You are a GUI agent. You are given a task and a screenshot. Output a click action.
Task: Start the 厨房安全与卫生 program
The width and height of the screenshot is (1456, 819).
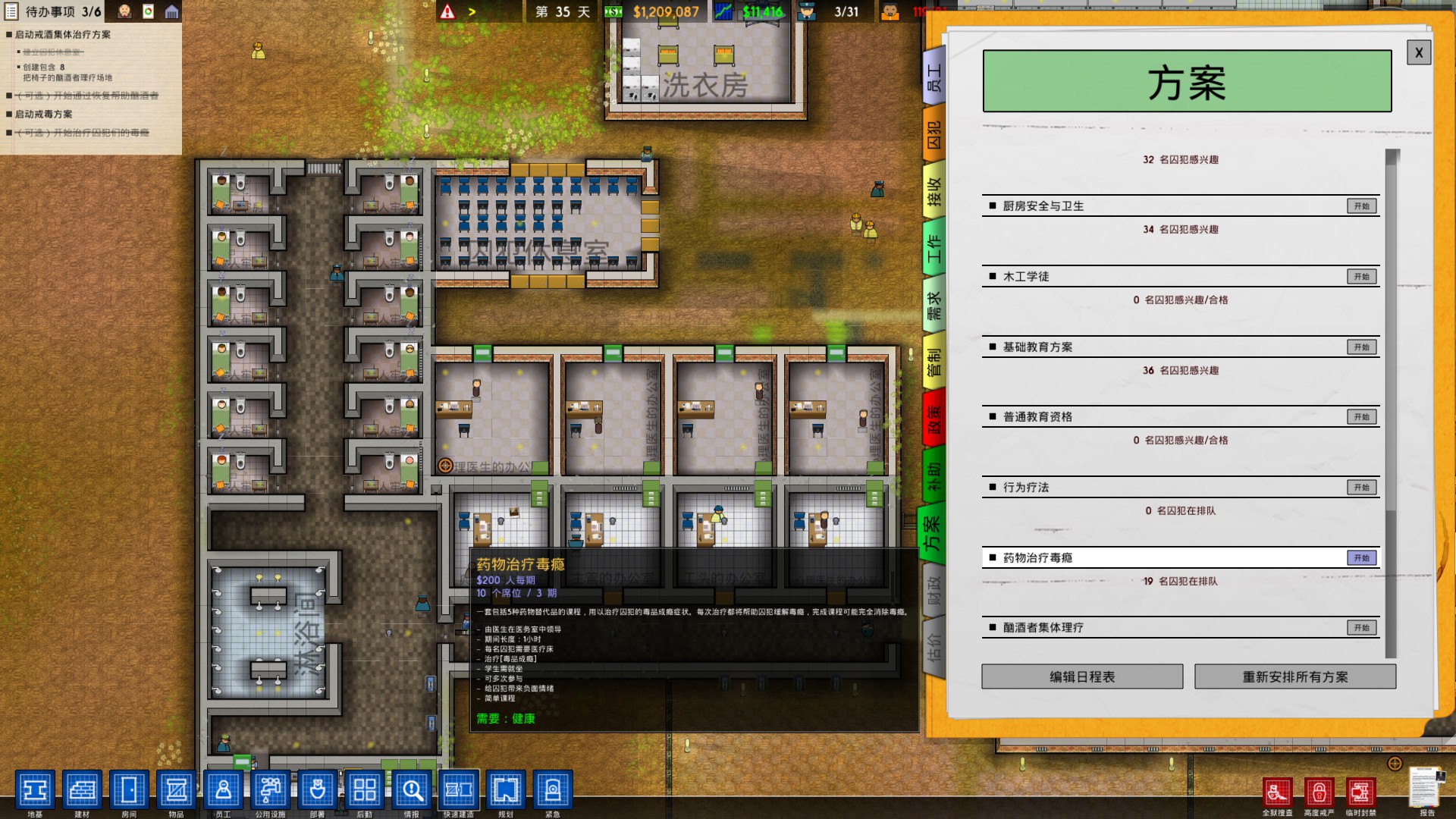[1361, 206]
